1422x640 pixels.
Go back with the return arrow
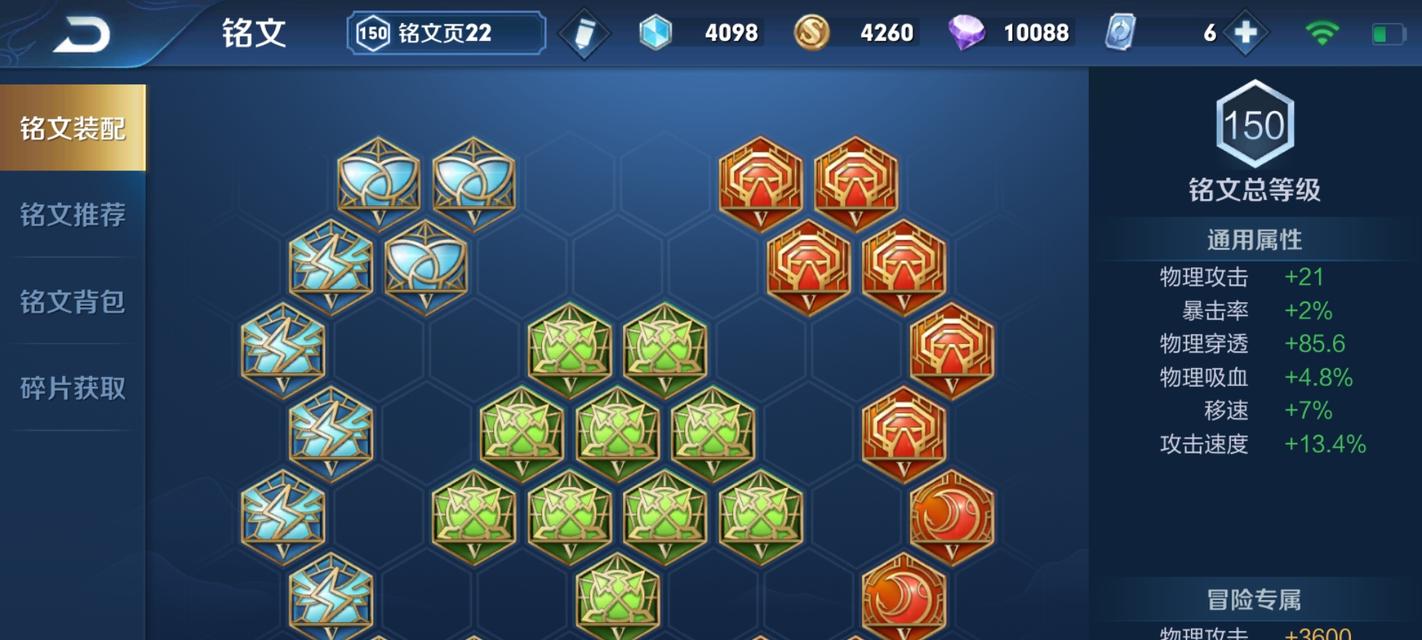(82, 34)
